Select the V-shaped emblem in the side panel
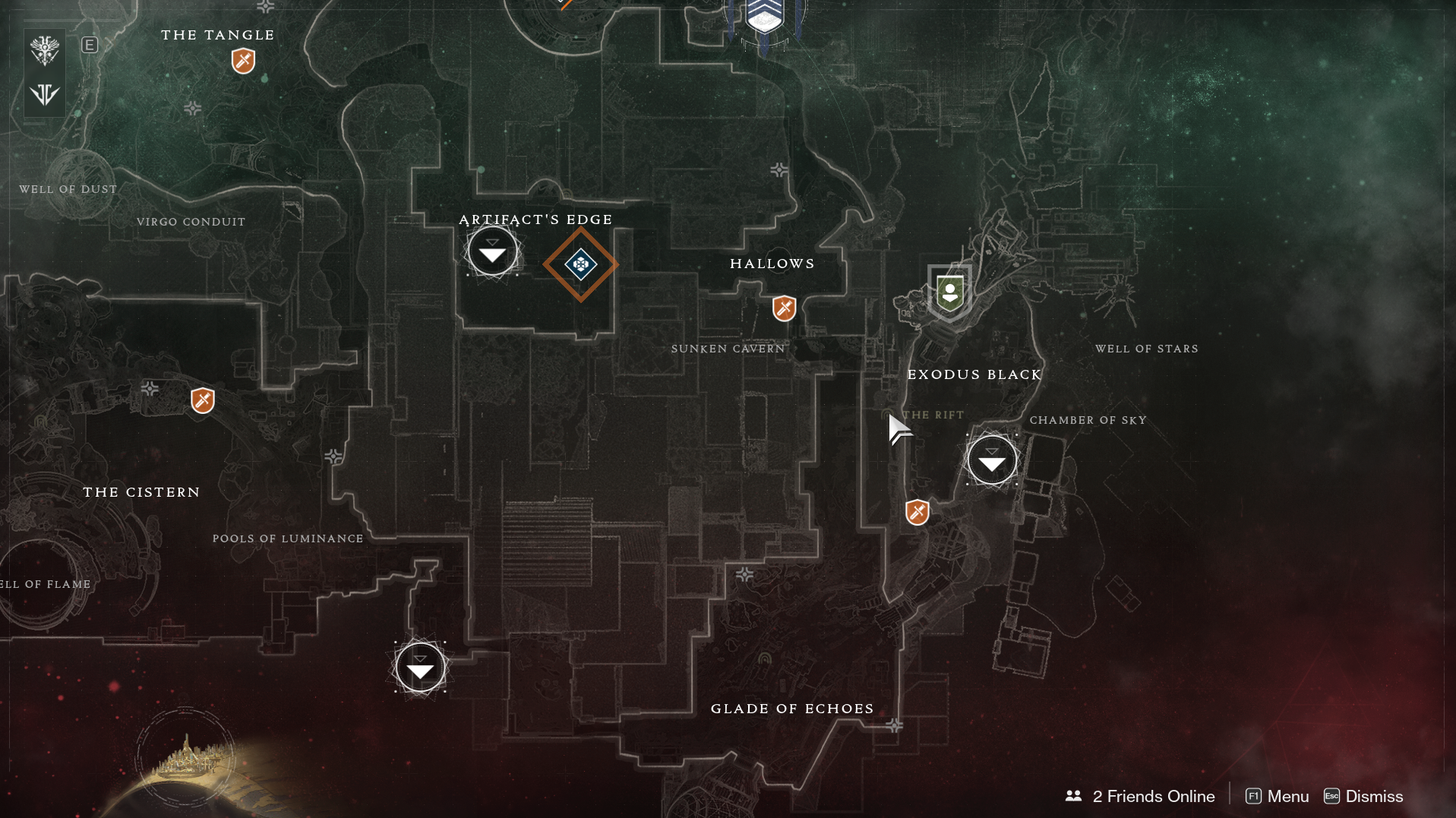 tap(45, 94)
